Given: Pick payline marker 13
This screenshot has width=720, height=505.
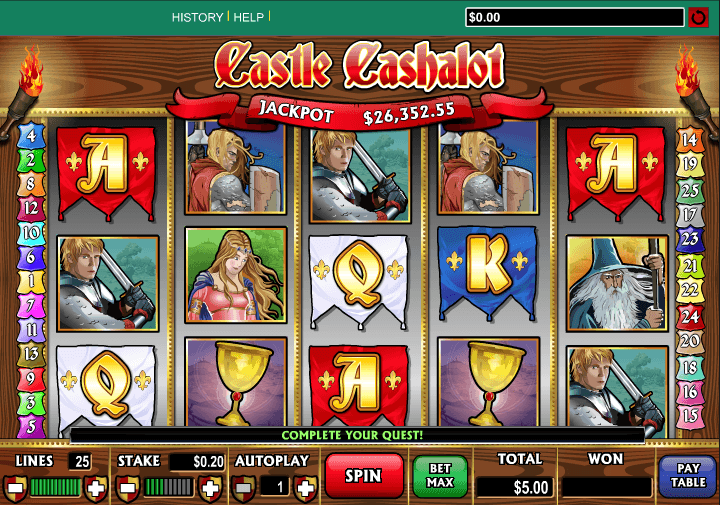Looking at the screenshot, I should click(x=31, y=353).
